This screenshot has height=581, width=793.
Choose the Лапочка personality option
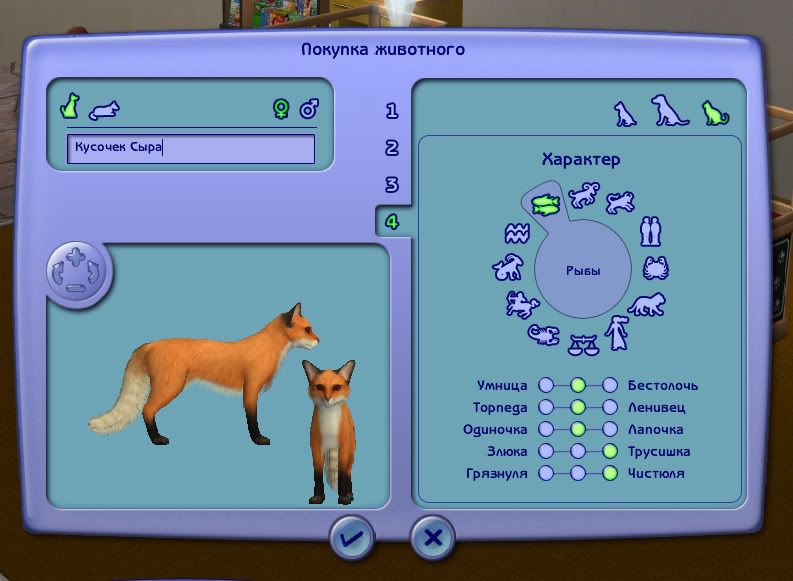coord(610,429)
